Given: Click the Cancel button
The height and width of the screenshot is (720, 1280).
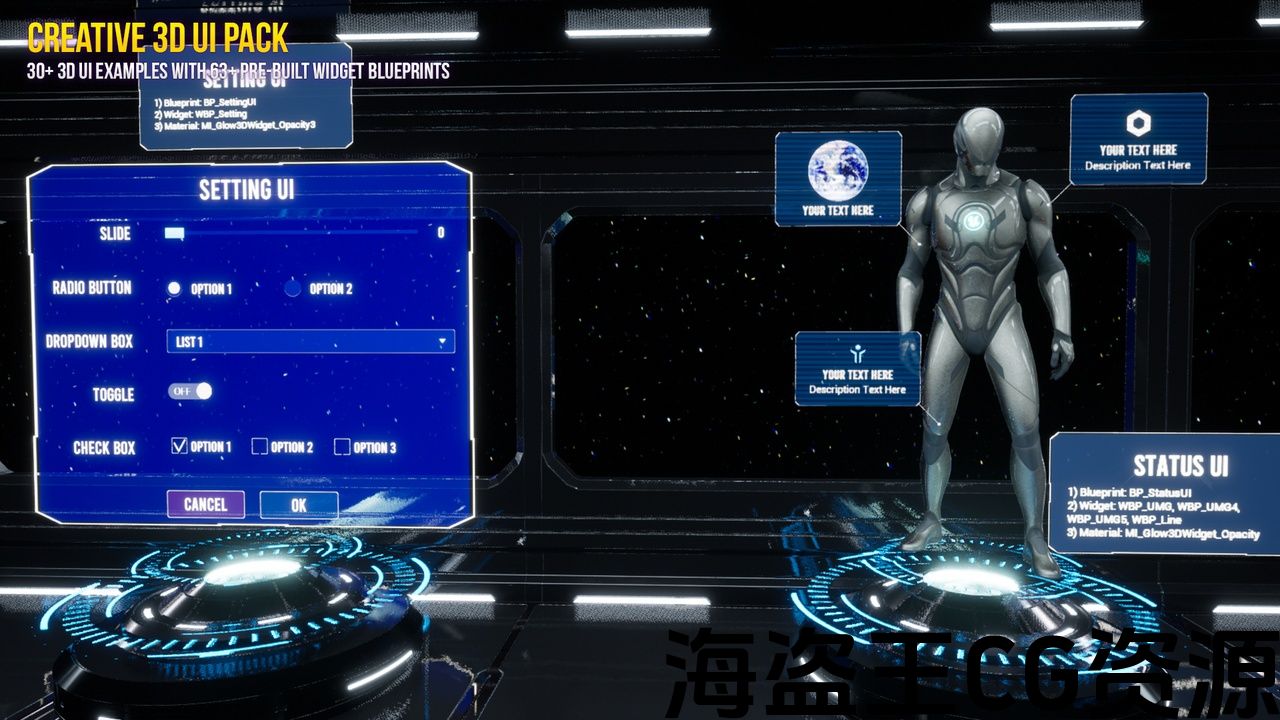Looking at the screenshot, I should click(205, 504).
